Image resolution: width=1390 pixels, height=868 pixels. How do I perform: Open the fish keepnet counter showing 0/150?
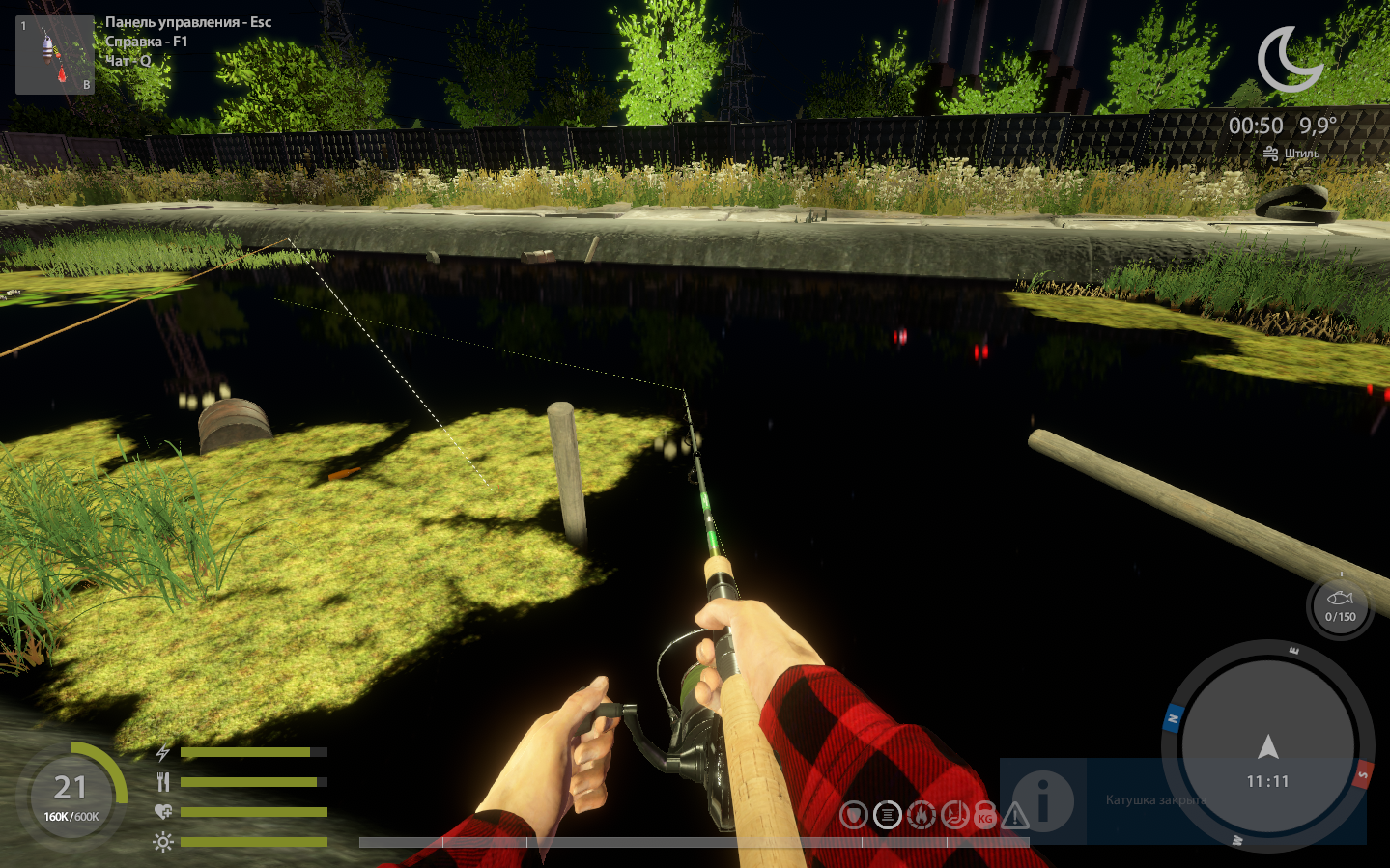click(1340, 607)
